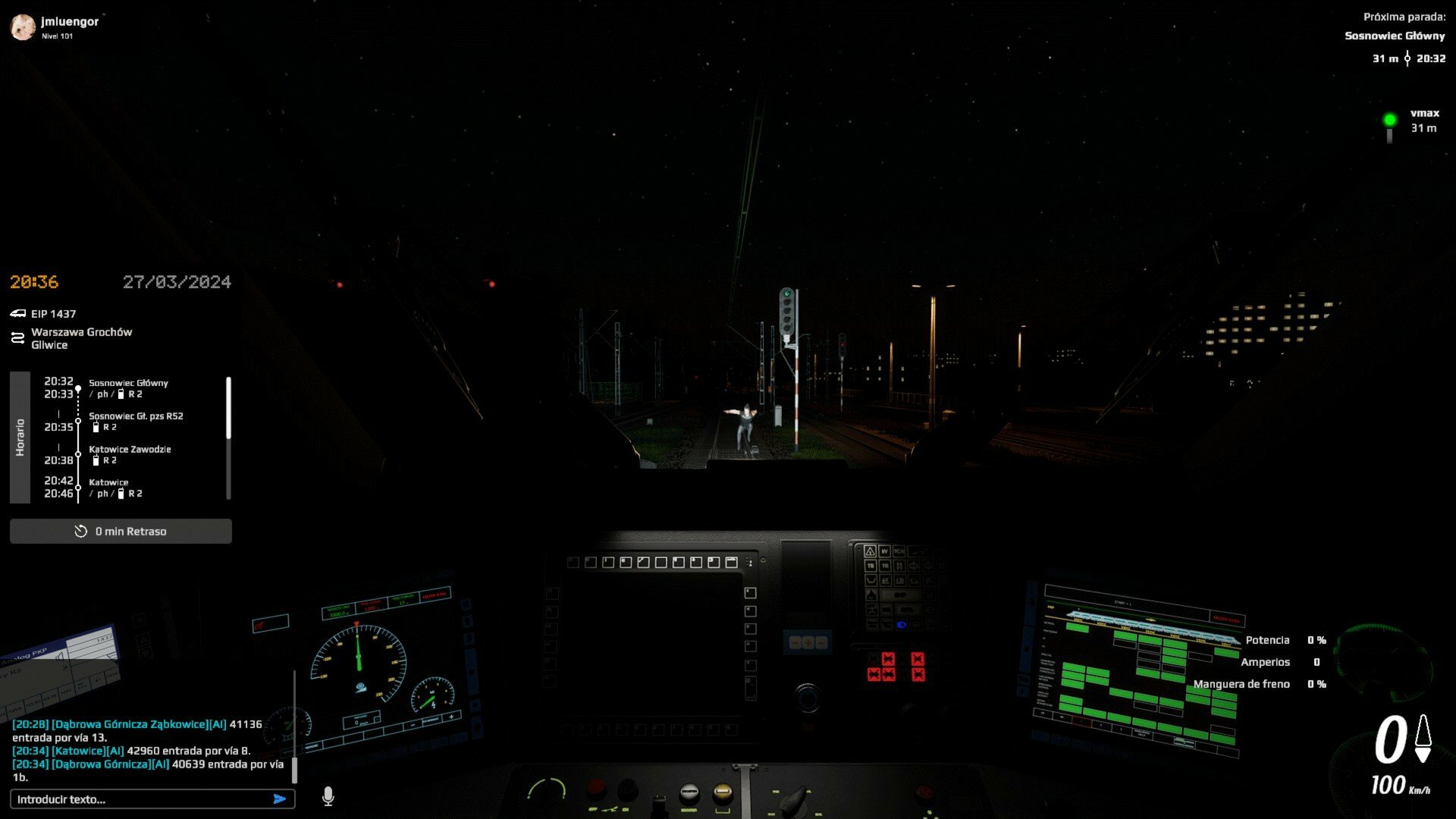Select the Katowice Zawodzie timetable entry

pos(130,450)
